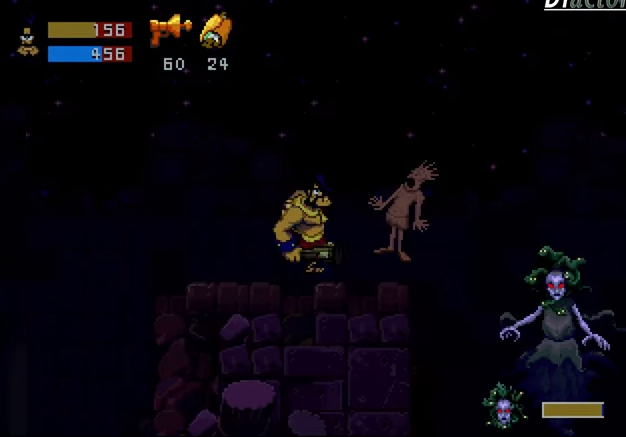Click the Medusa boss head portrait
Screen dimensions: 626x437
[503, 405]
